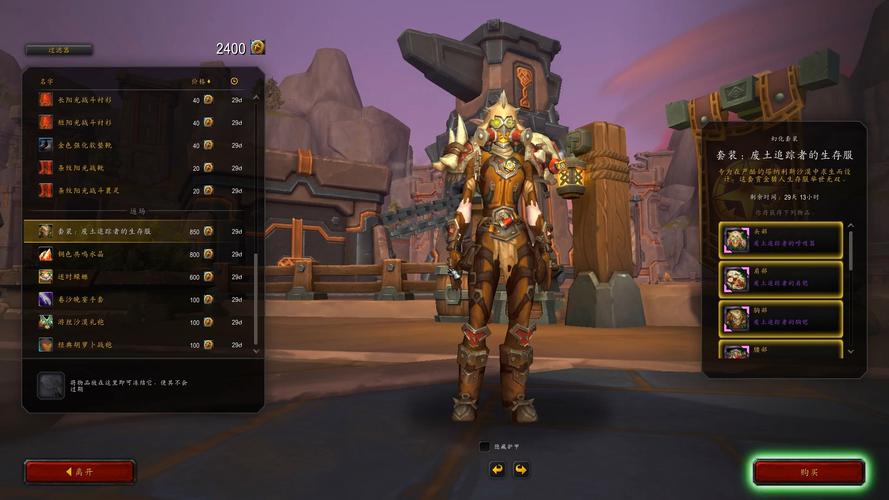Click the freeze item slot in lower-left panel
Screen dimensions: 889x500
click(x=51, y=386)
